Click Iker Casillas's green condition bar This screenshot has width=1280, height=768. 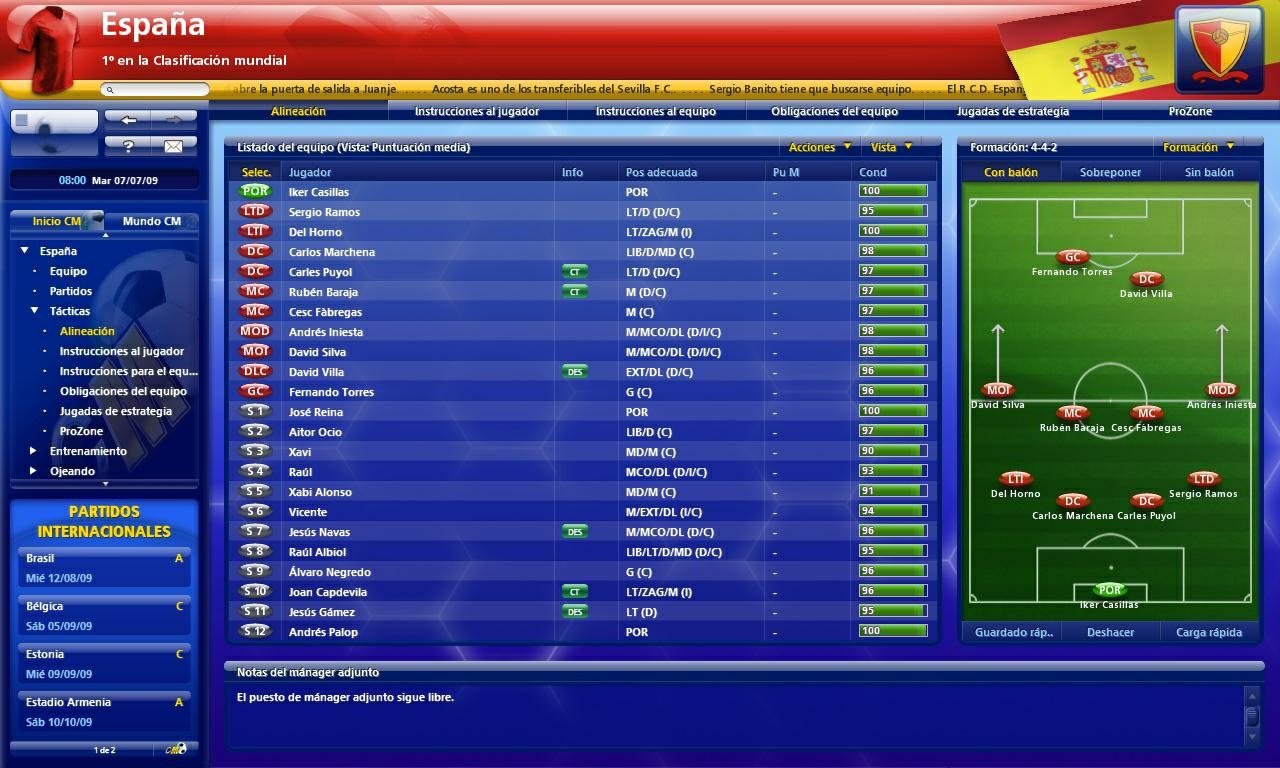point(893,191)
